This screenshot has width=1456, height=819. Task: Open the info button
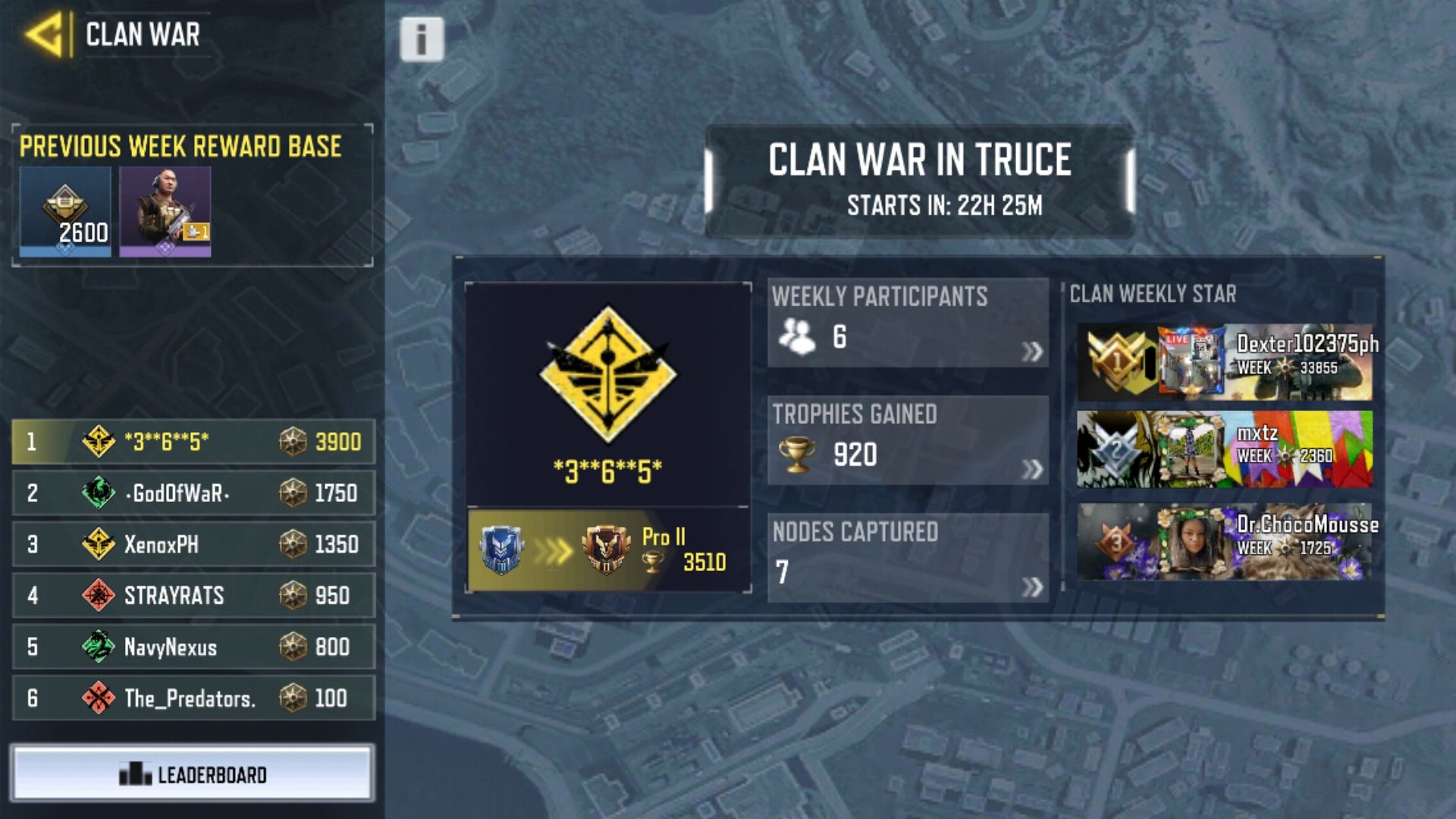[x=422, y=39]
